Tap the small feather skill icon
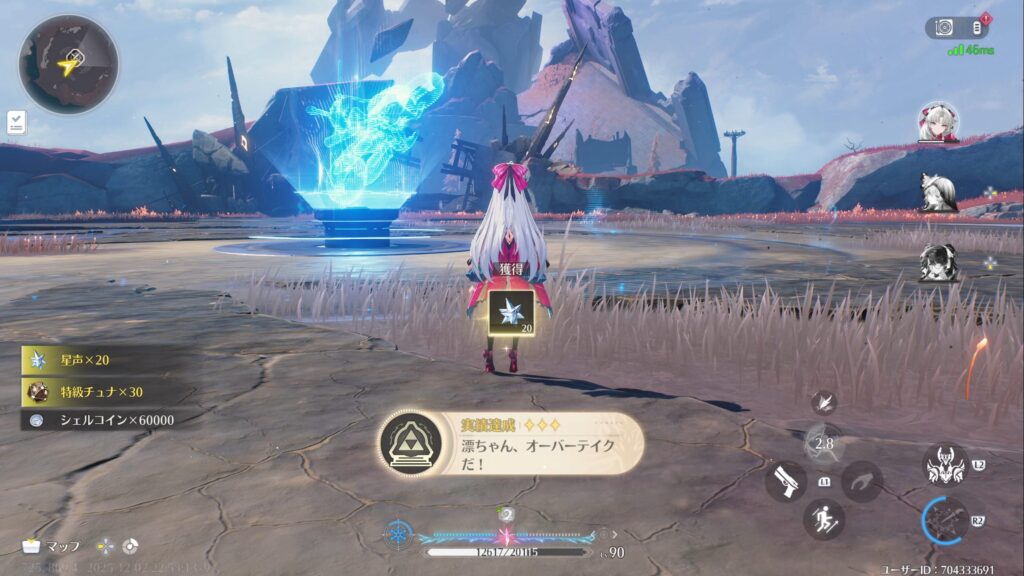 [x=824, y=402]
